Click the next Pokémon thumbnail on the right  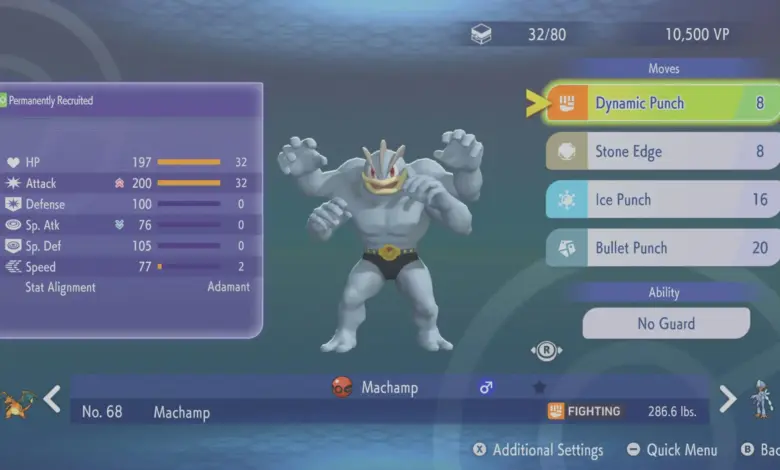click(x=762, y=397)
